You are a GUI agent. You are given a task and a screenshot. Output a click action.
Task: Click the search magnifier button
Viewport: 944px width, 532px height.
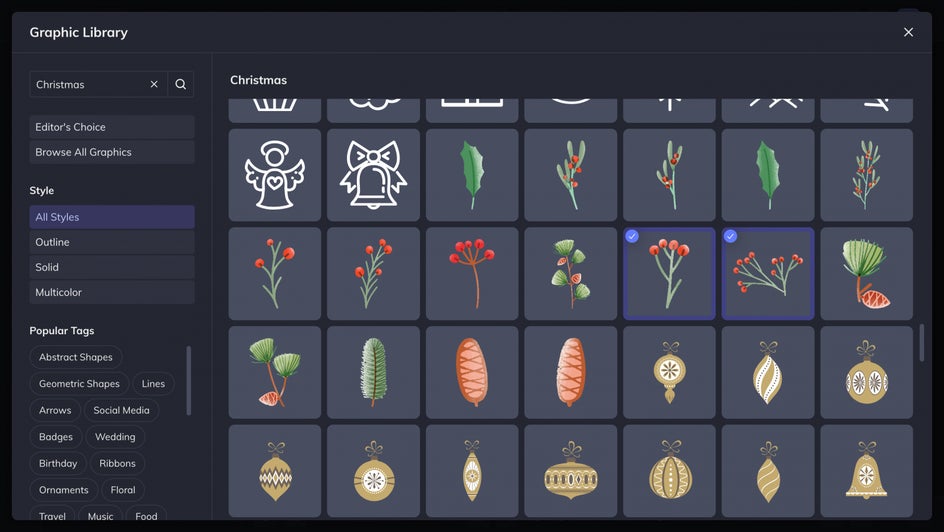[181, 84]
